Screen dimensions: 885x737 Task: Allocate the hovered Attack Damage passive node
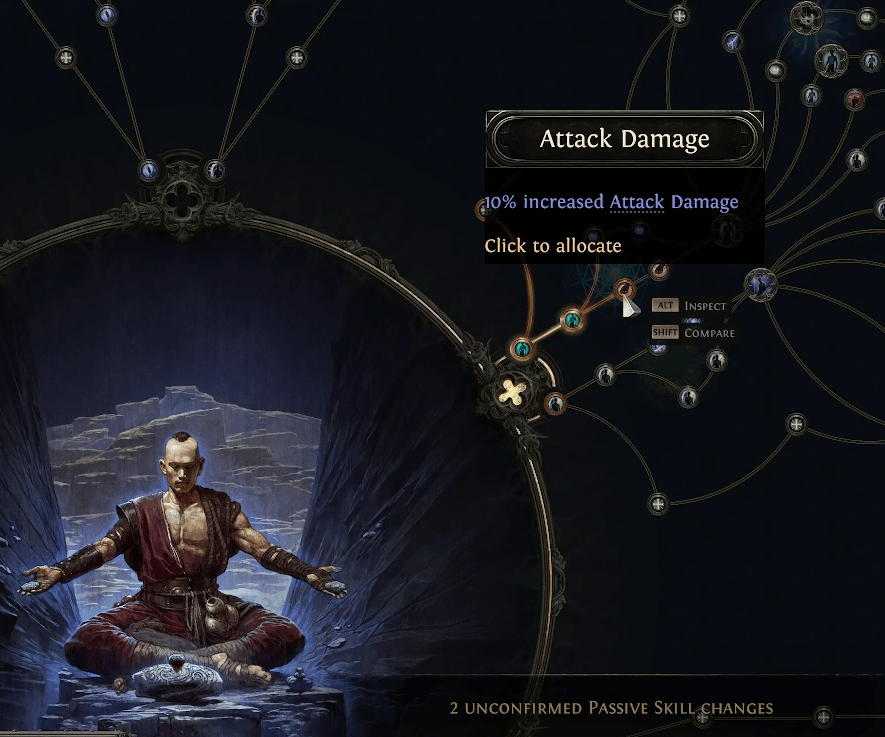[625, 289]
